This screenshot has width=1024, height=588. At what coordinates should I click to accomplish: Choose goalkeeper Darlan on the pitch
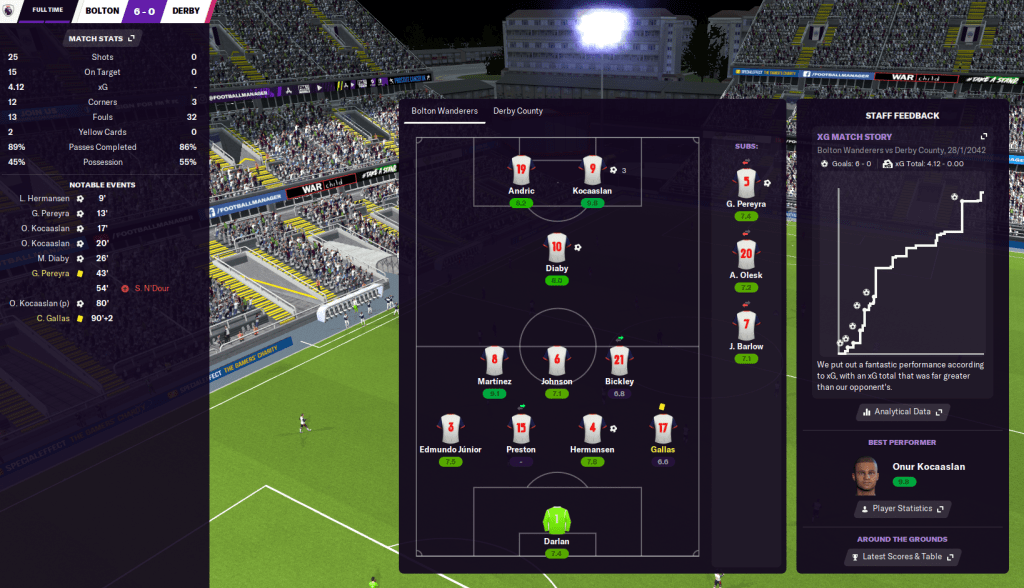click(x=557, y=521)
